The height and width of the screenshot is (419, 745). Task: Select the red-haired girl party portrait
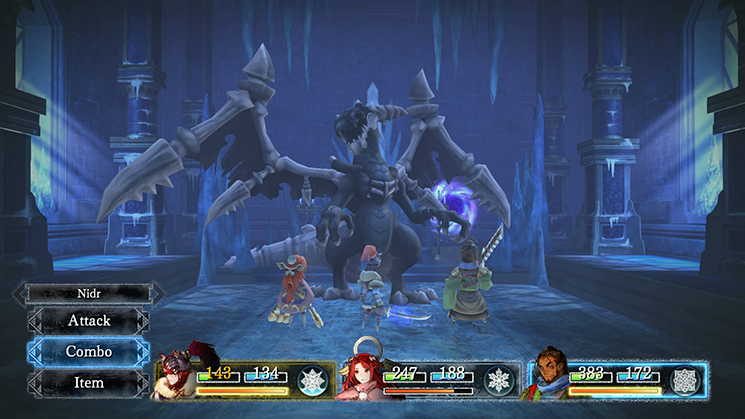pos(366,376)
